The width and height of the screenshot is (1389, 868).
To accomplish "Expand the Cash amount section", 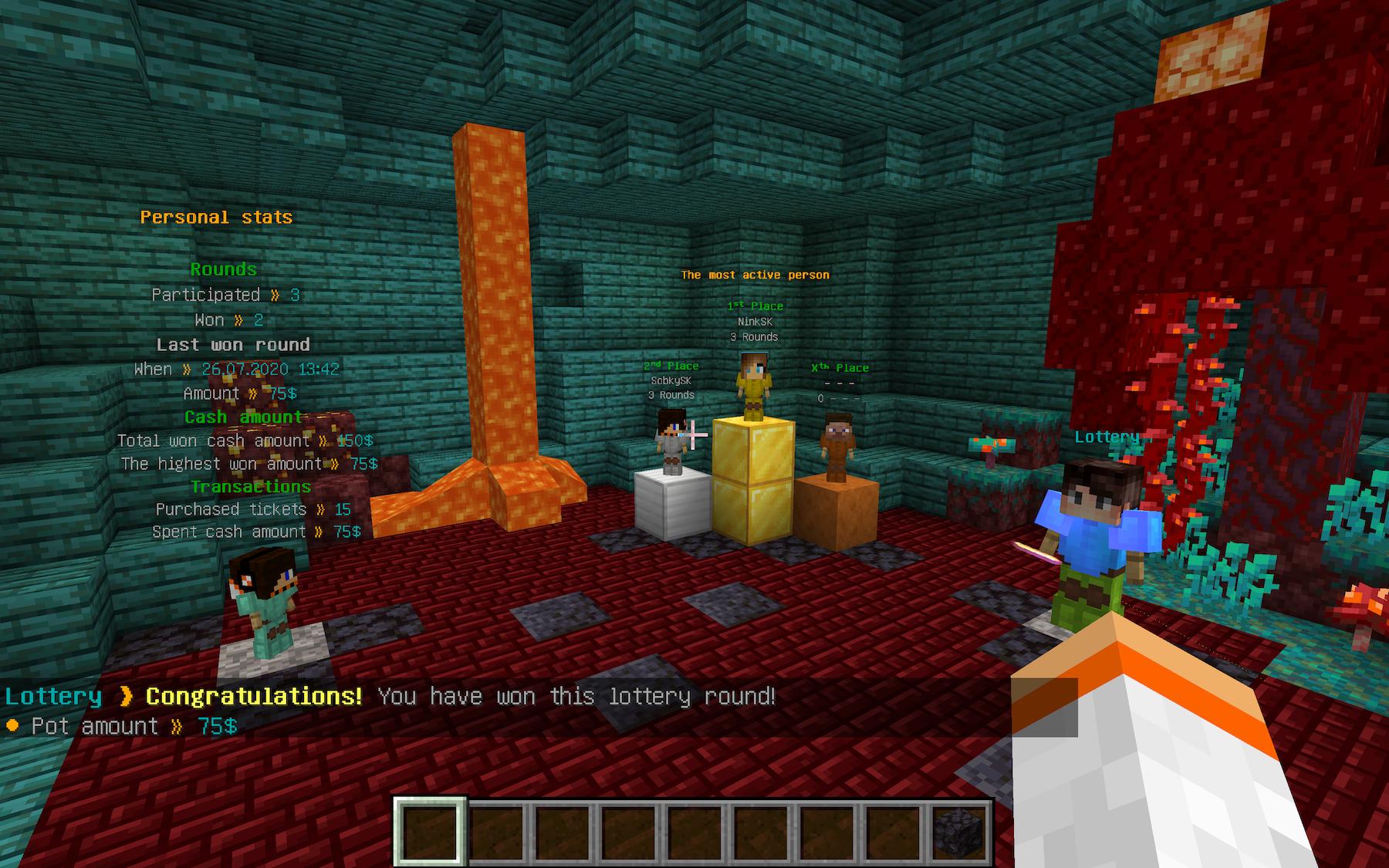I will [x=242, y=416].
